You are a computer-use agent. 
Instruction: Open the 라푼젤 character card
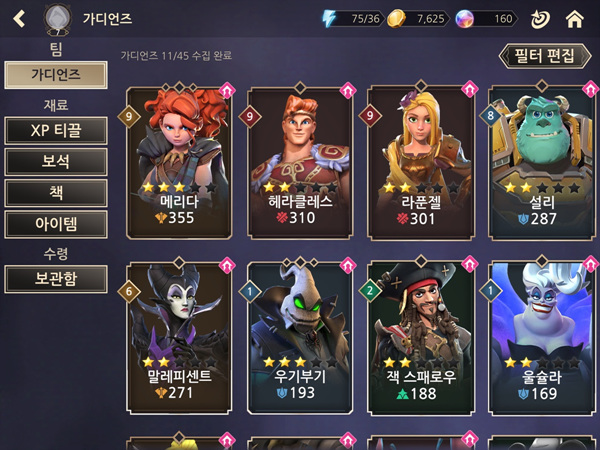[x=421, y=160]
